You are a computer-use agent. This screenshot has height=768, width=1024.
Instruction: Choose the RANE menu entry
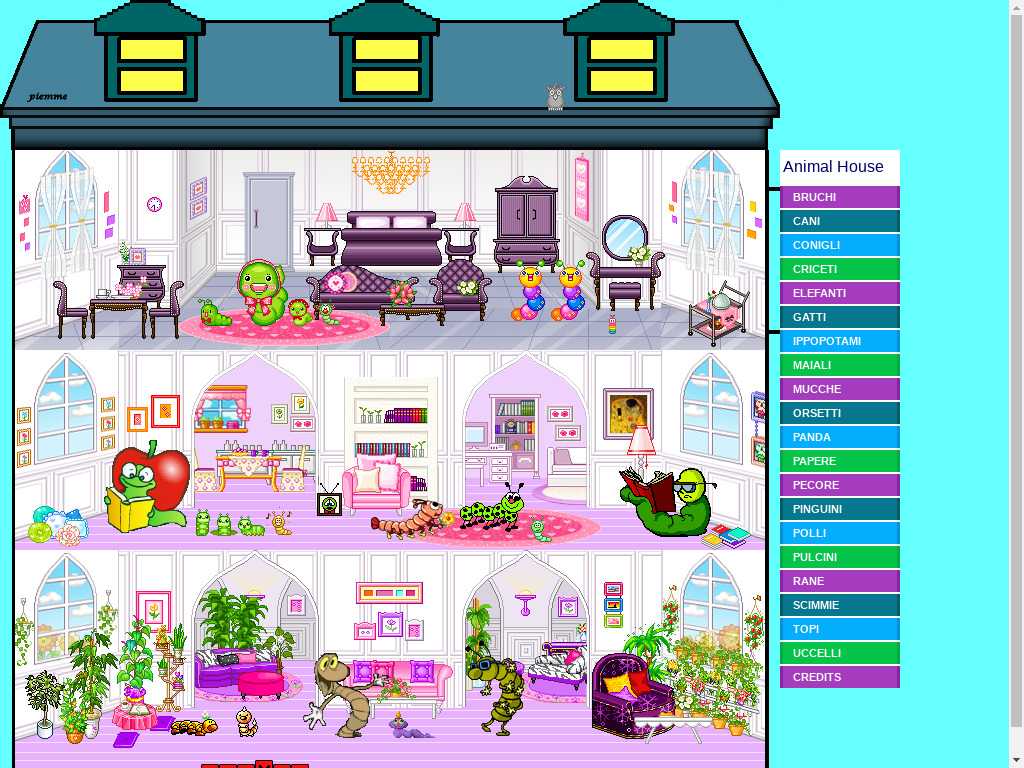click(x=839, y=581)
